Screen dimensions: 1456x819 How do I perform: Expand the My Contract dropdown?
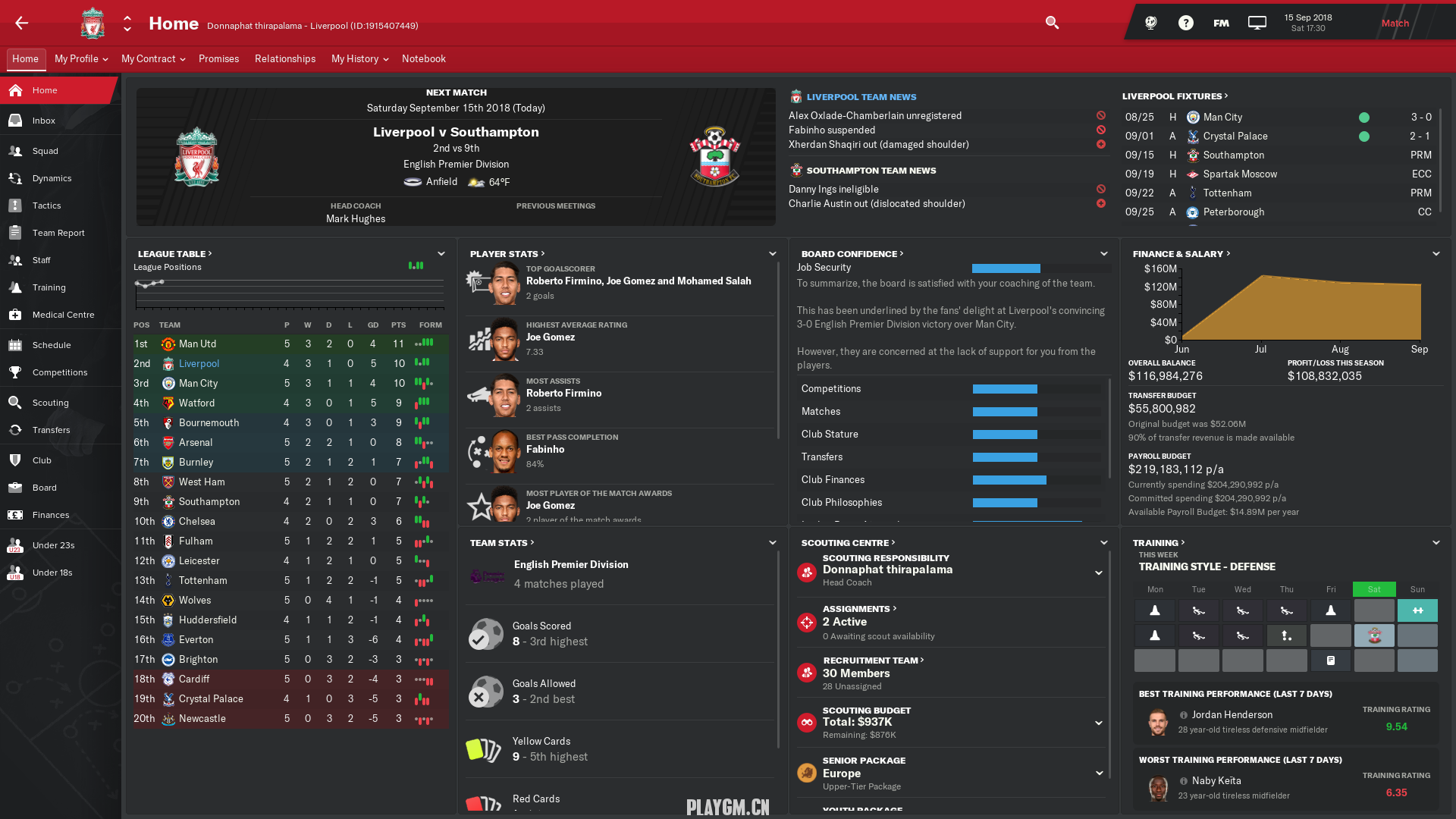tap(152, 59)
